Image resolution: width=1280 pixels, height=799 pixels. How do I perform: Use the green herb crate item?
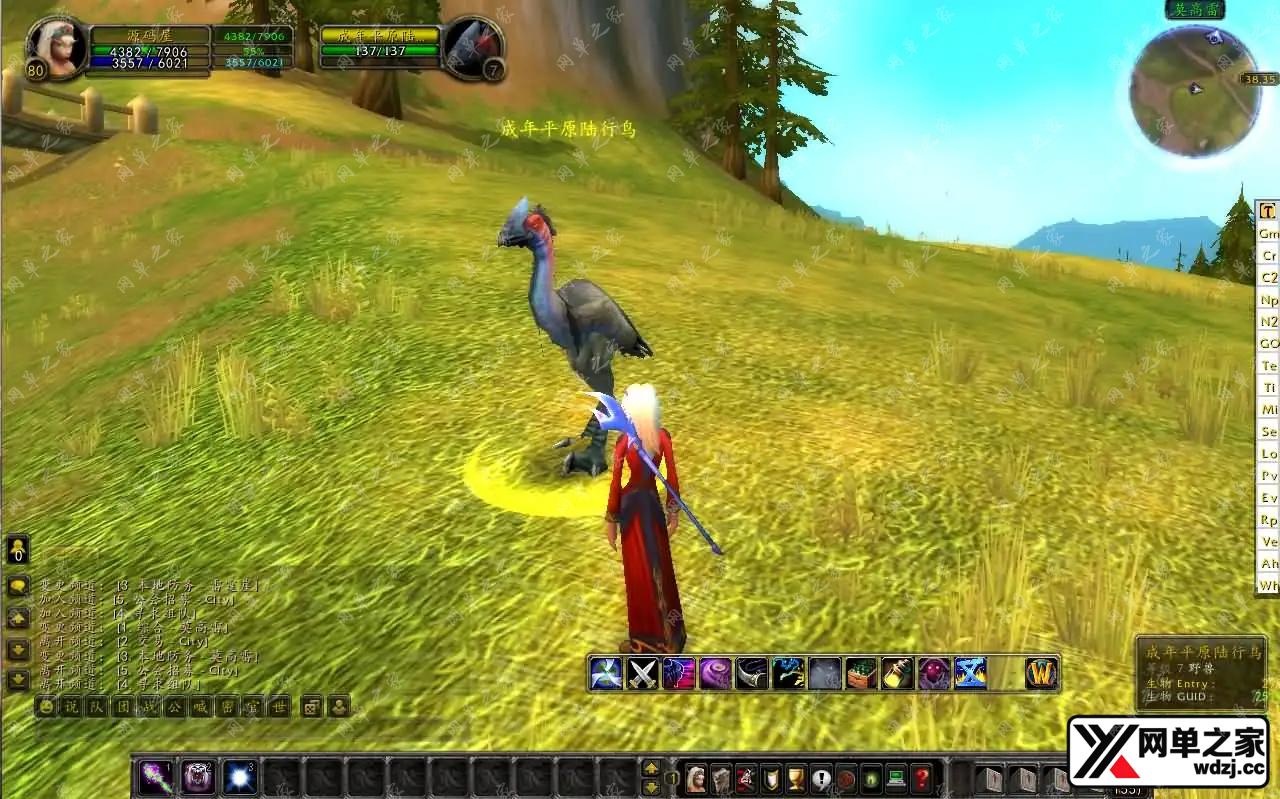tap(861, 673)
